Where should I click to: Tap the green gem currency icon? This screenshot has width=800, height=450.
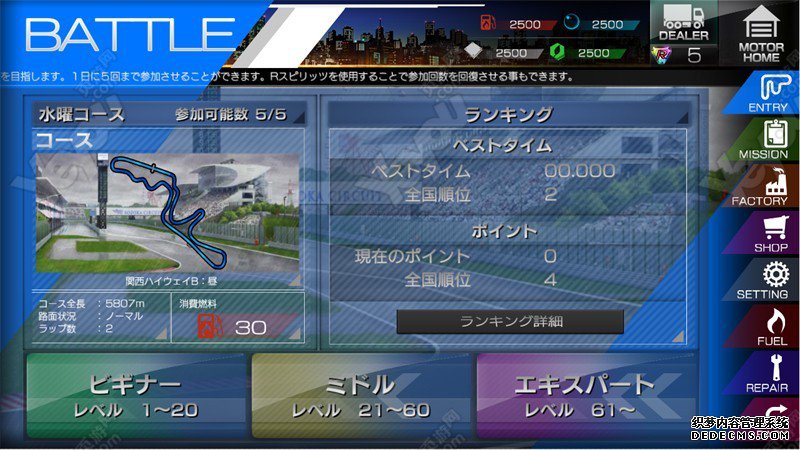[558, 52]
